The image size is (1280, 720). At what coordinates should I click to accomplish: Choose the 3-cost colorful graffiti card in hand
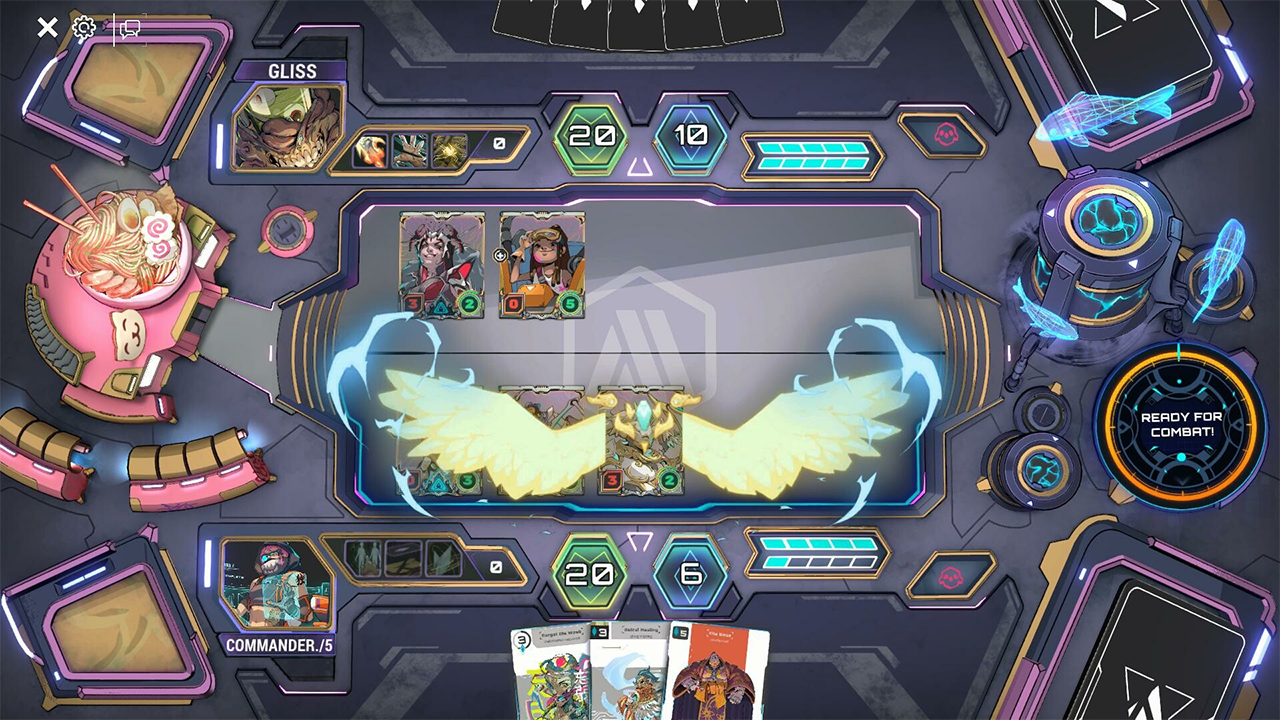548,675
